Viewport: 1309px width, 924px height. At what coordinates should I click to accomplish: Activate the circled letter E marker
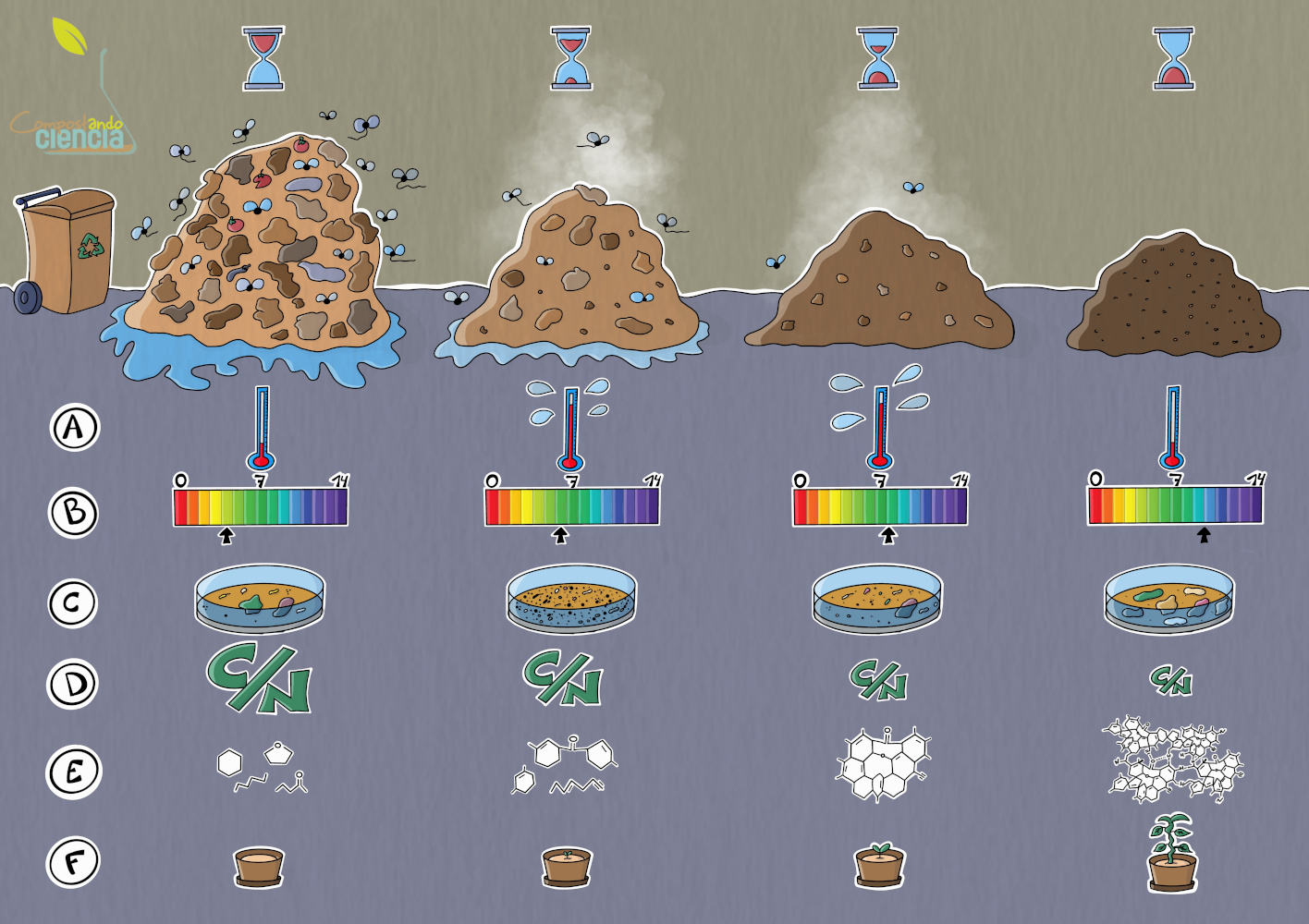coord(74,772)
